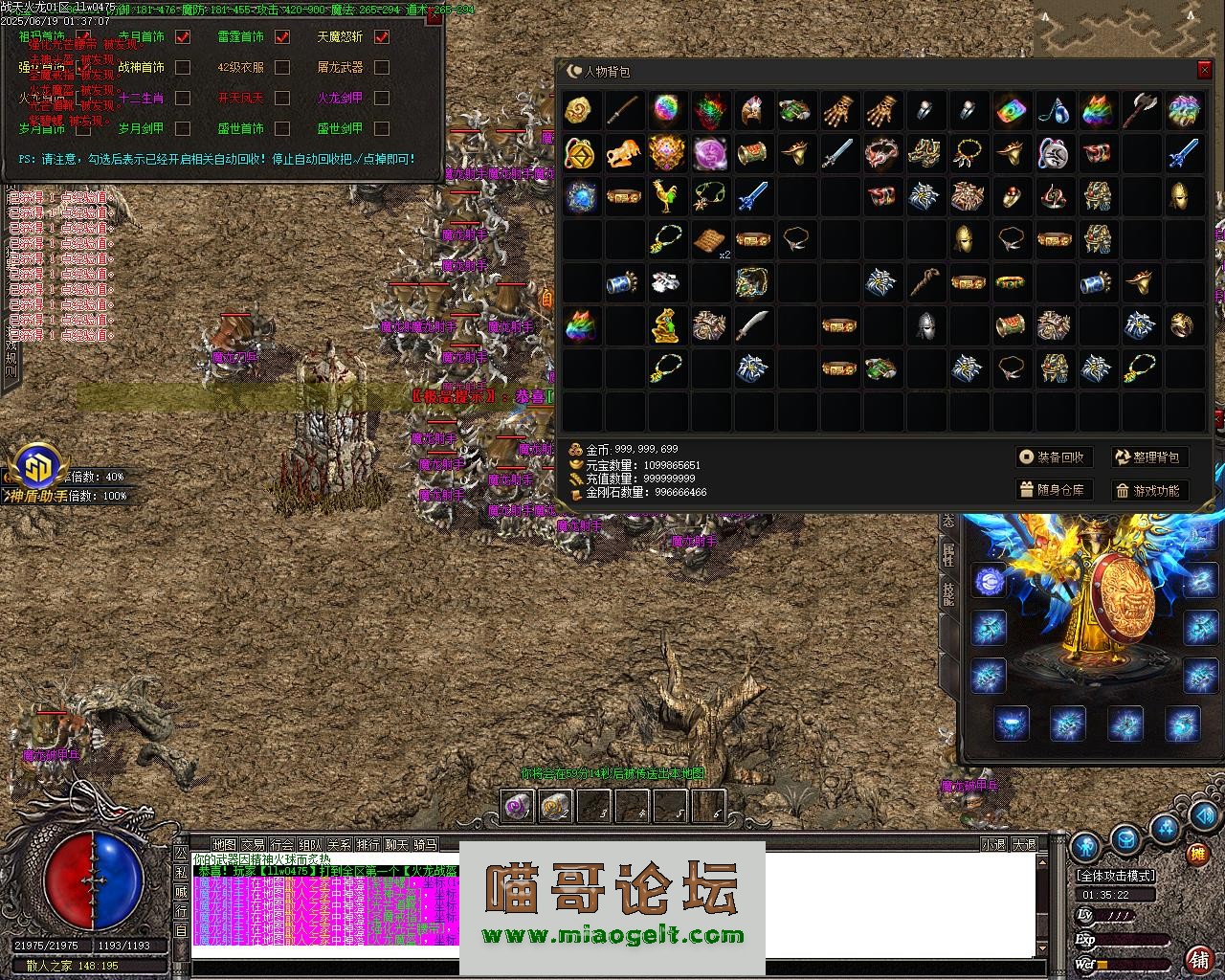This screenshot has width=1225, height=980.
Task: Click the 装备回收 equipment recycle button
Action: pyautogui.click(x=1053, y=457)
